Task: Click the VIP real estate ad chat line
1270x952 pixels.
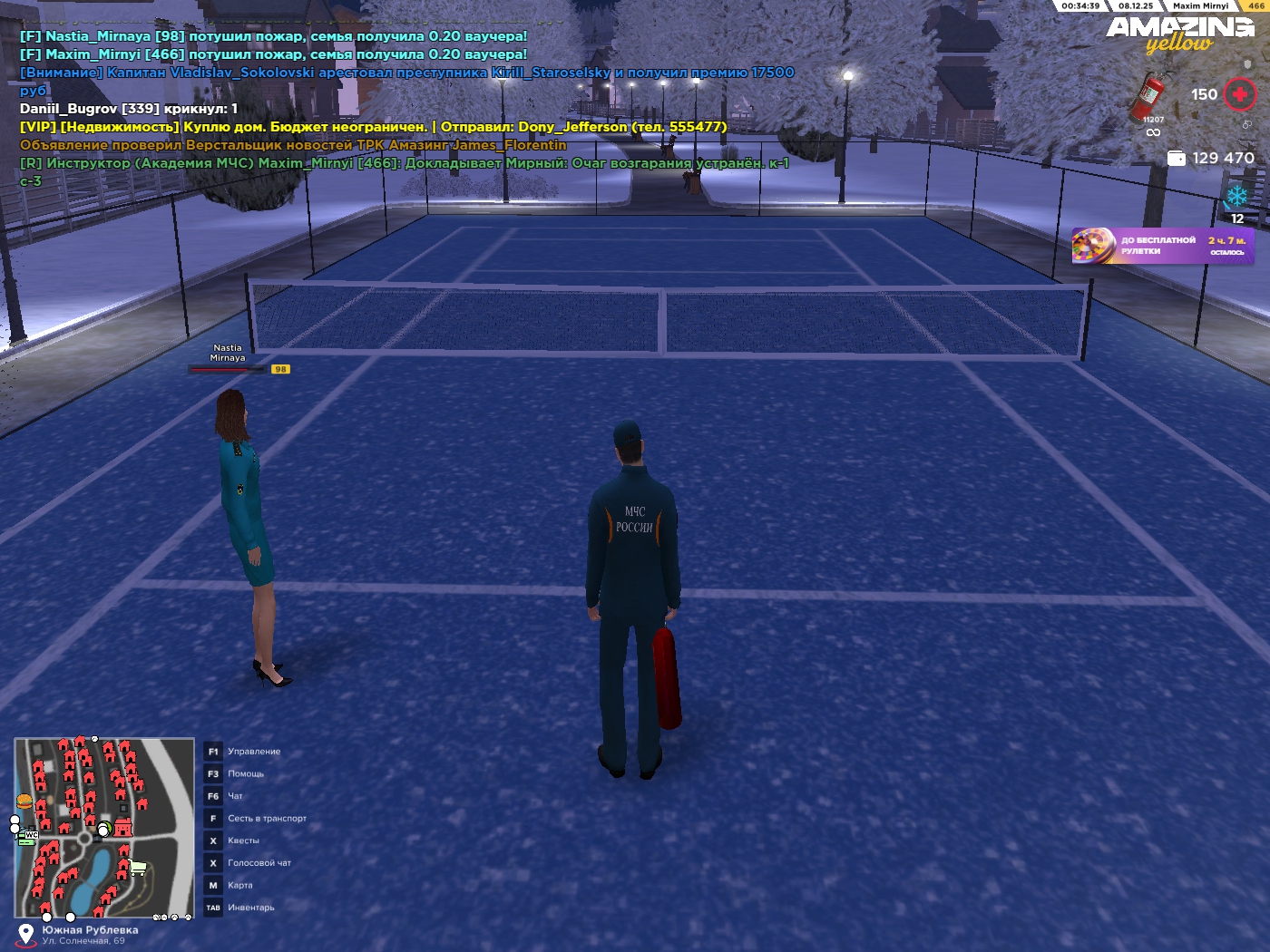Action: click(x=373, y=127)
